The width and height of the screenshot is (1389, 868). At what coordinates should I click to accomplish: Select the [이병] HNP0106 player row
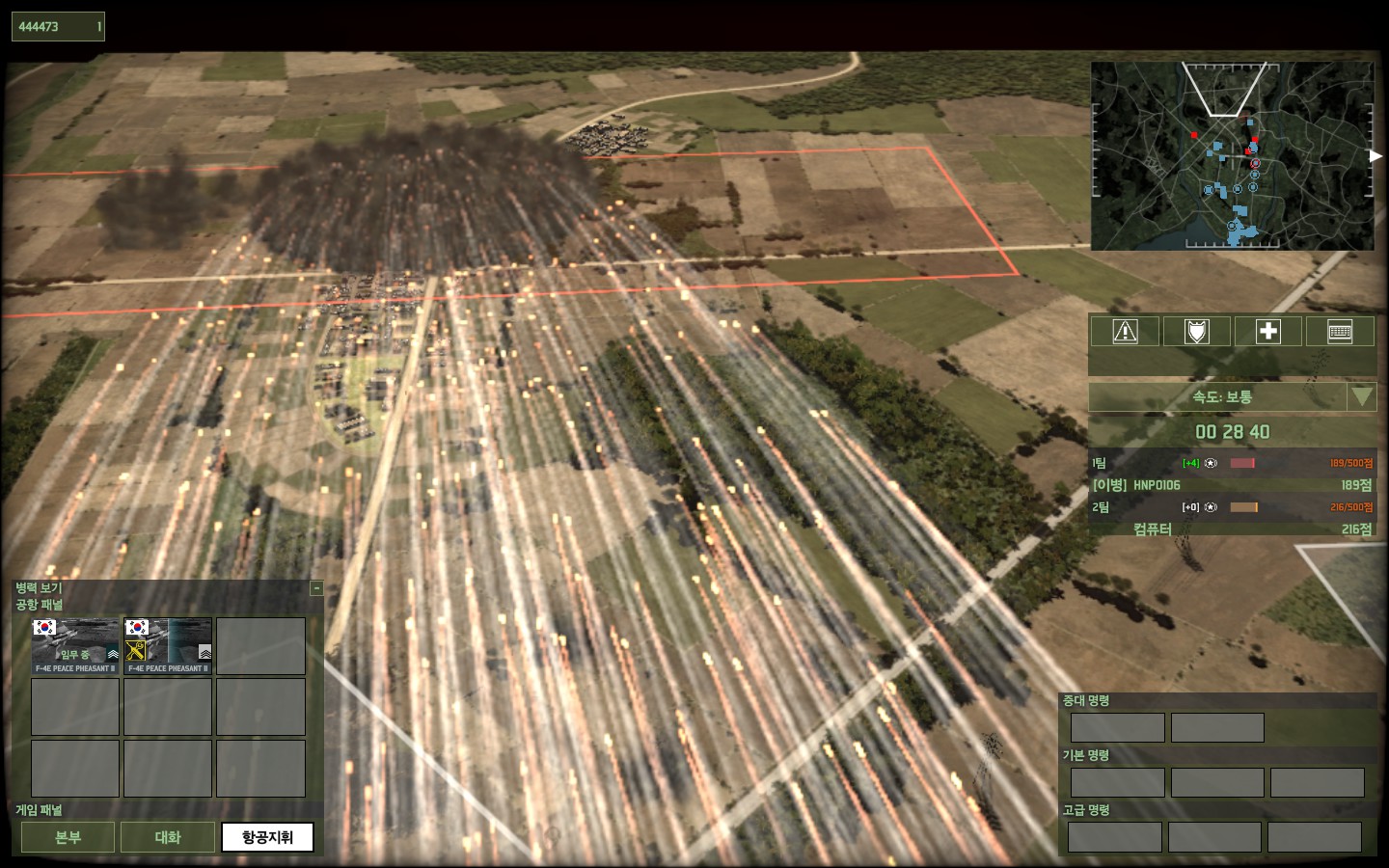[x=1232, y=485]
